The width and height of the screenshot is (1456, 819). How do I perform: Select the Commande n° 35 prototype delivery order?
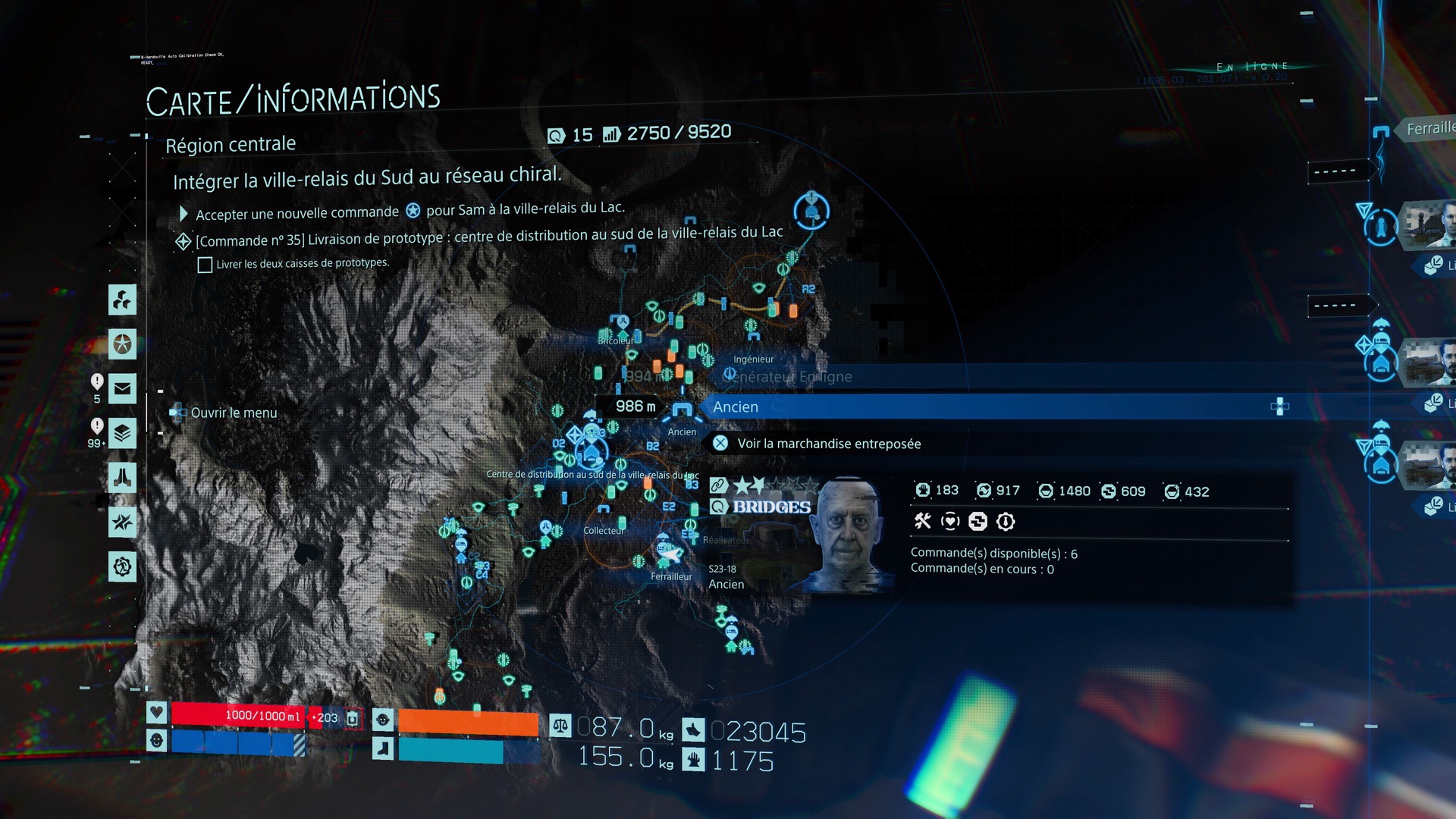tap(489, 237)
